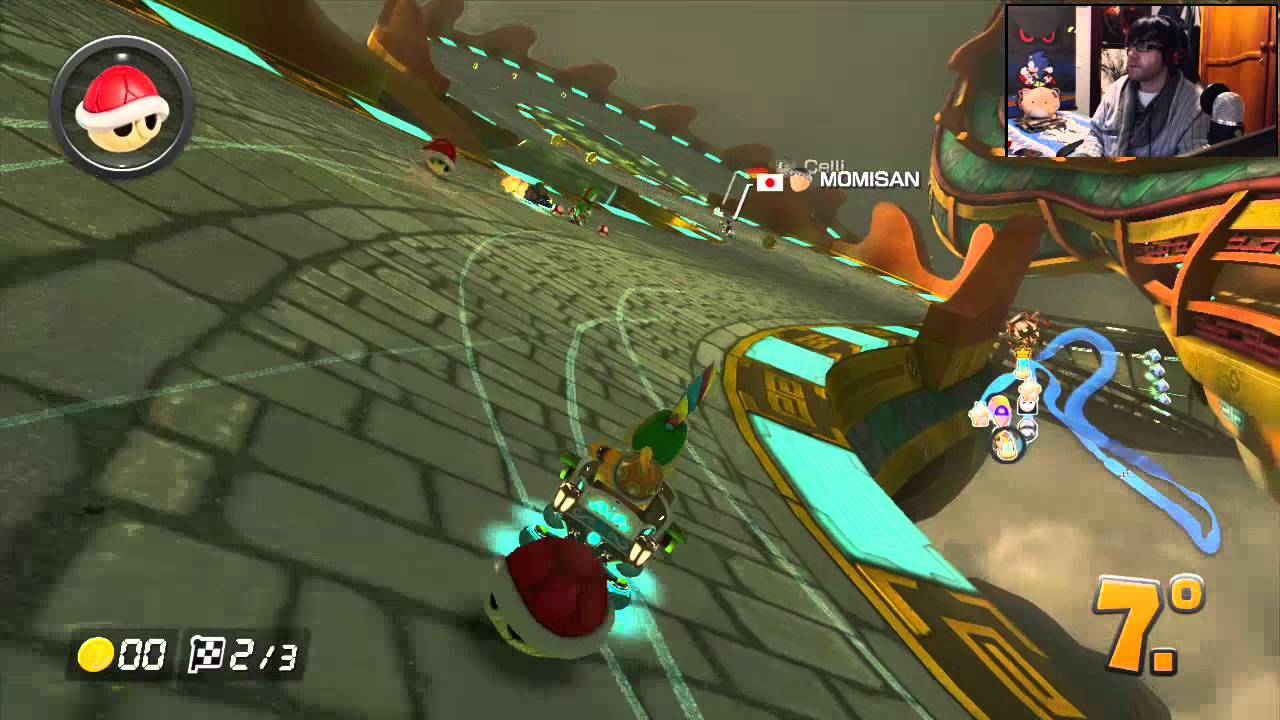Image resolution: width=1280 pixels, height=720 pixels.
Task: Select the MOMISAN player name tag
Action: click(868, 180)
